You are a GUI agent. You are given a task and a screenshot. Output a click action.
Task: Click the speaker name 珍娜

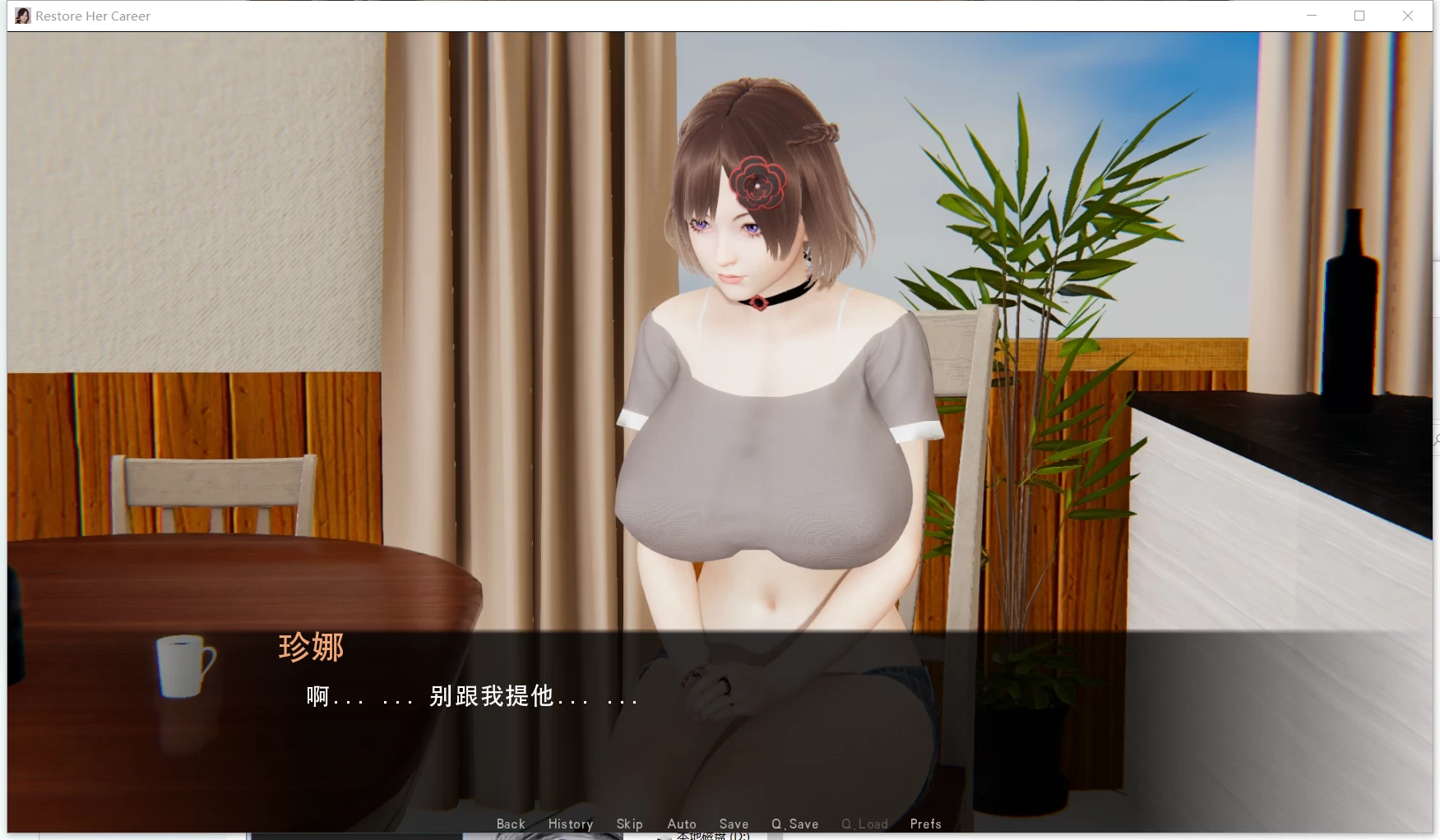click(311, 648)
